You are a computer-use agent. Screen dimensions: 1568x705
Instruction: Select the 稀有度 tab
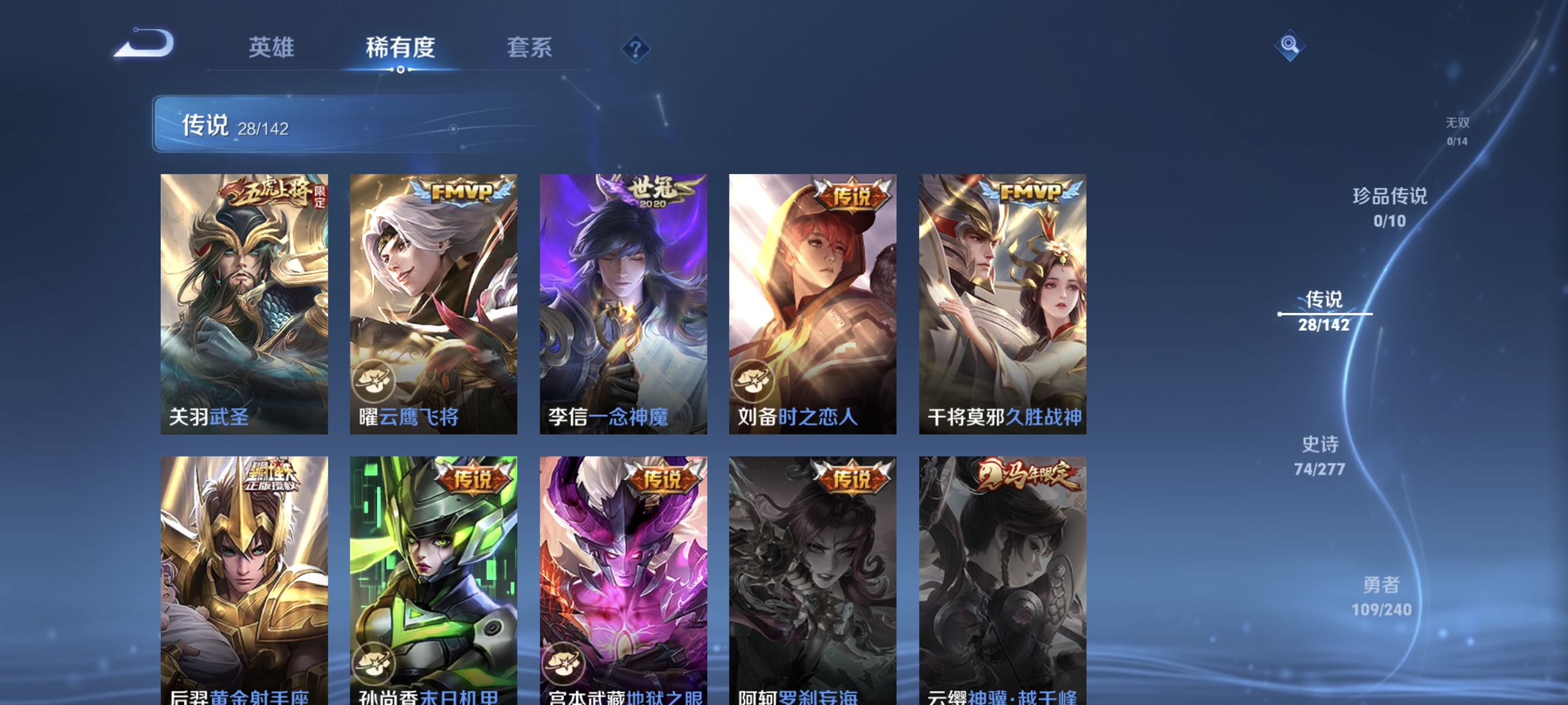(400, 48)
